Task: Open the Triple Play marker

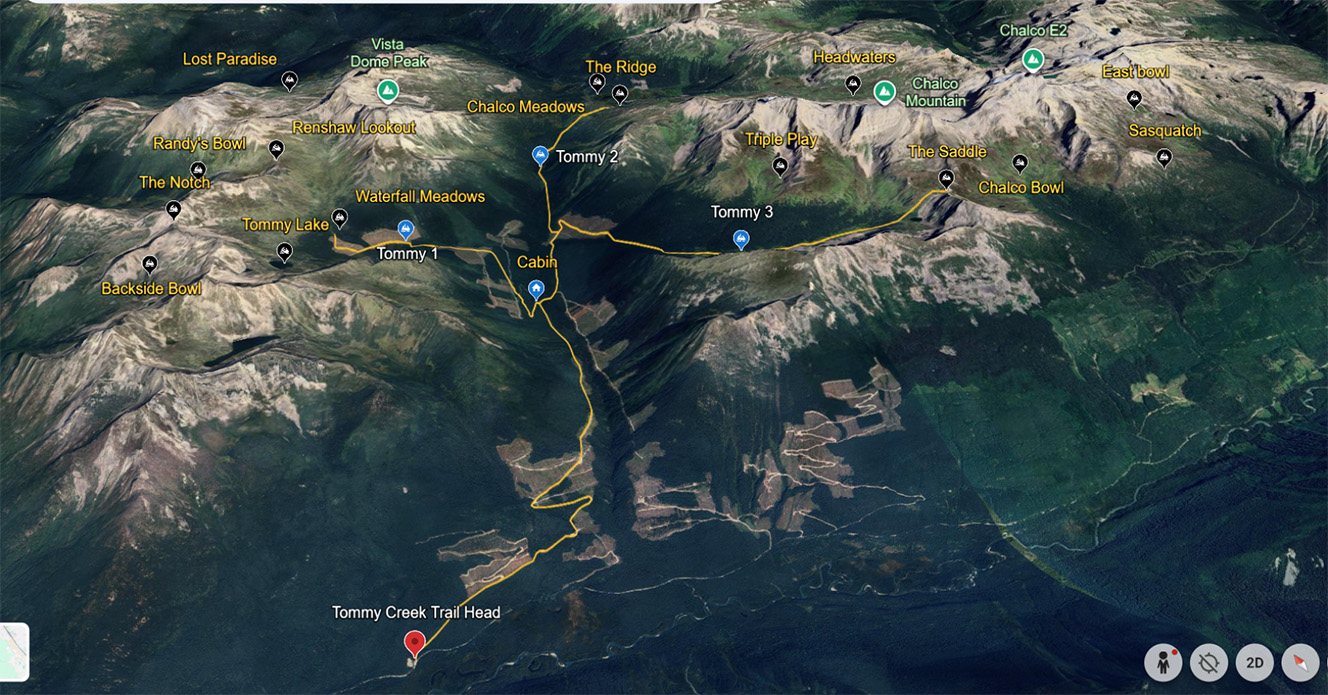Action: [780, 166]
